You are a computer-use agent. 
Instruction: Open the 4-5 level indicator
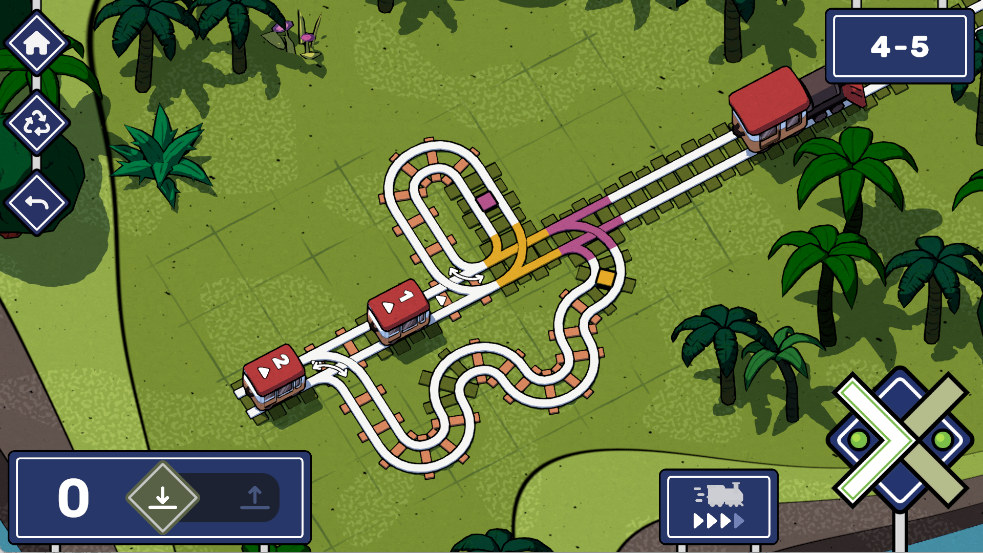pyautogui.click(x=899, y=47)
